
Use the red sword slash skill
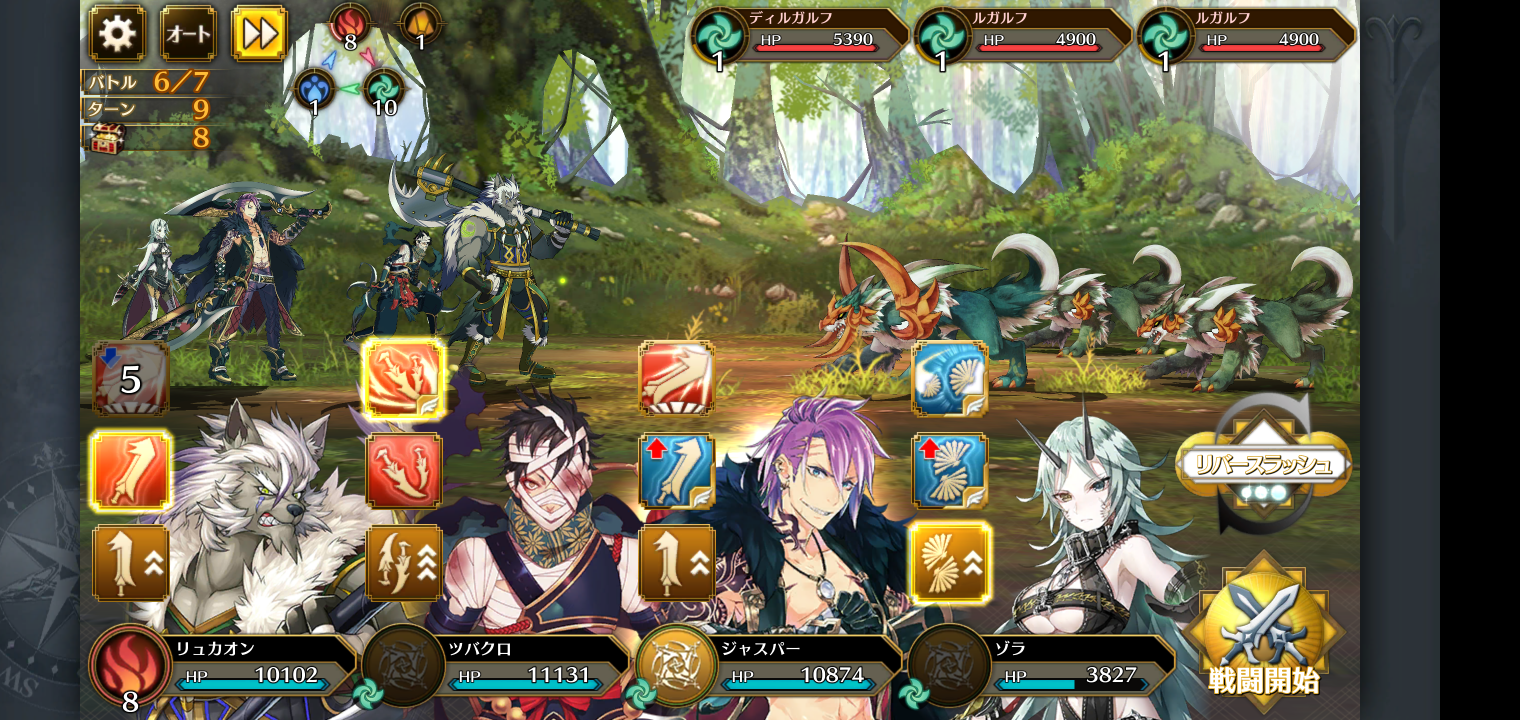tap(677, 378)
